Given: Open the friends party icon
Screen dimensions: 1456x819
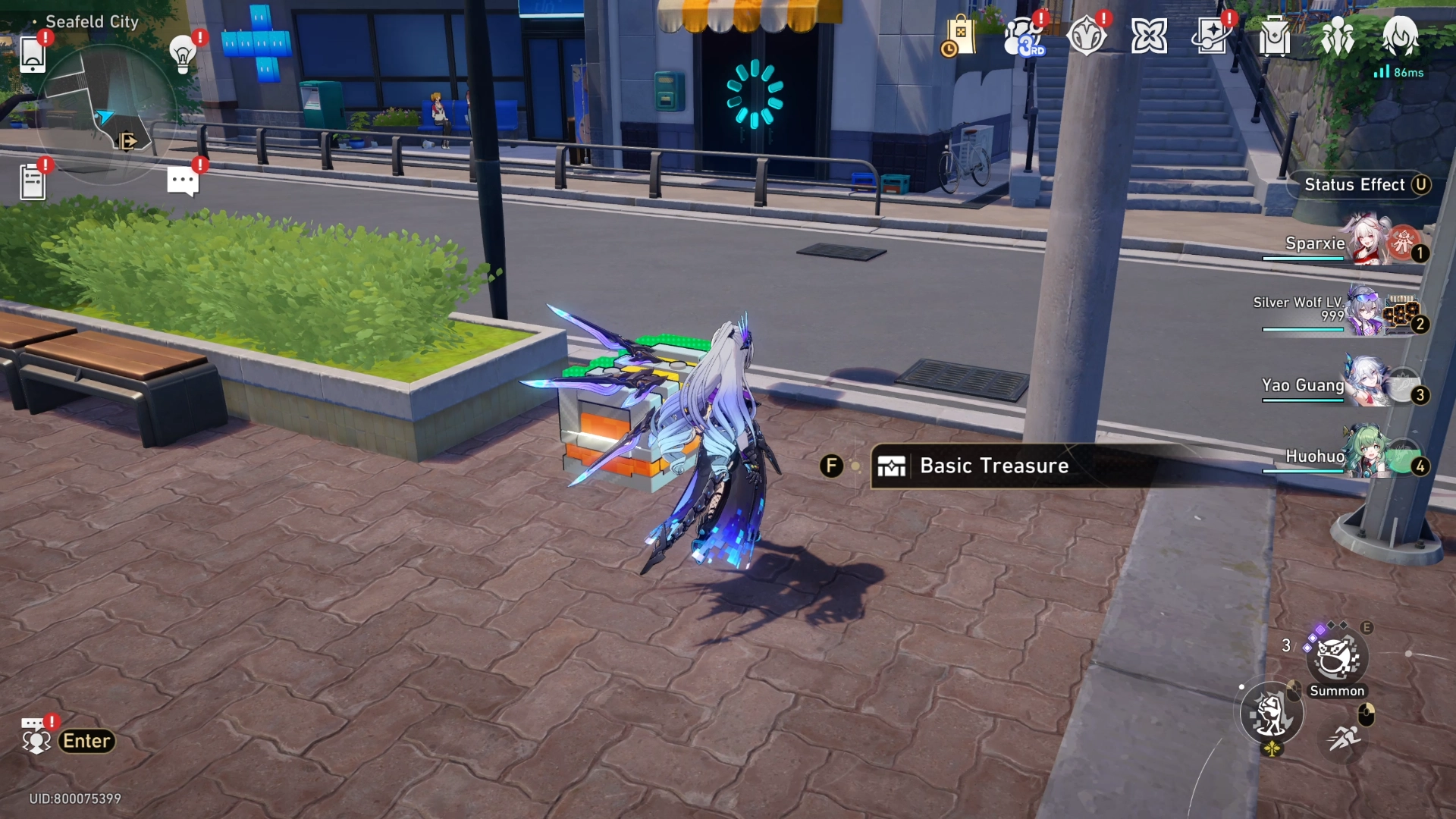Looking at the screenshot, I should coord(1337,36).
